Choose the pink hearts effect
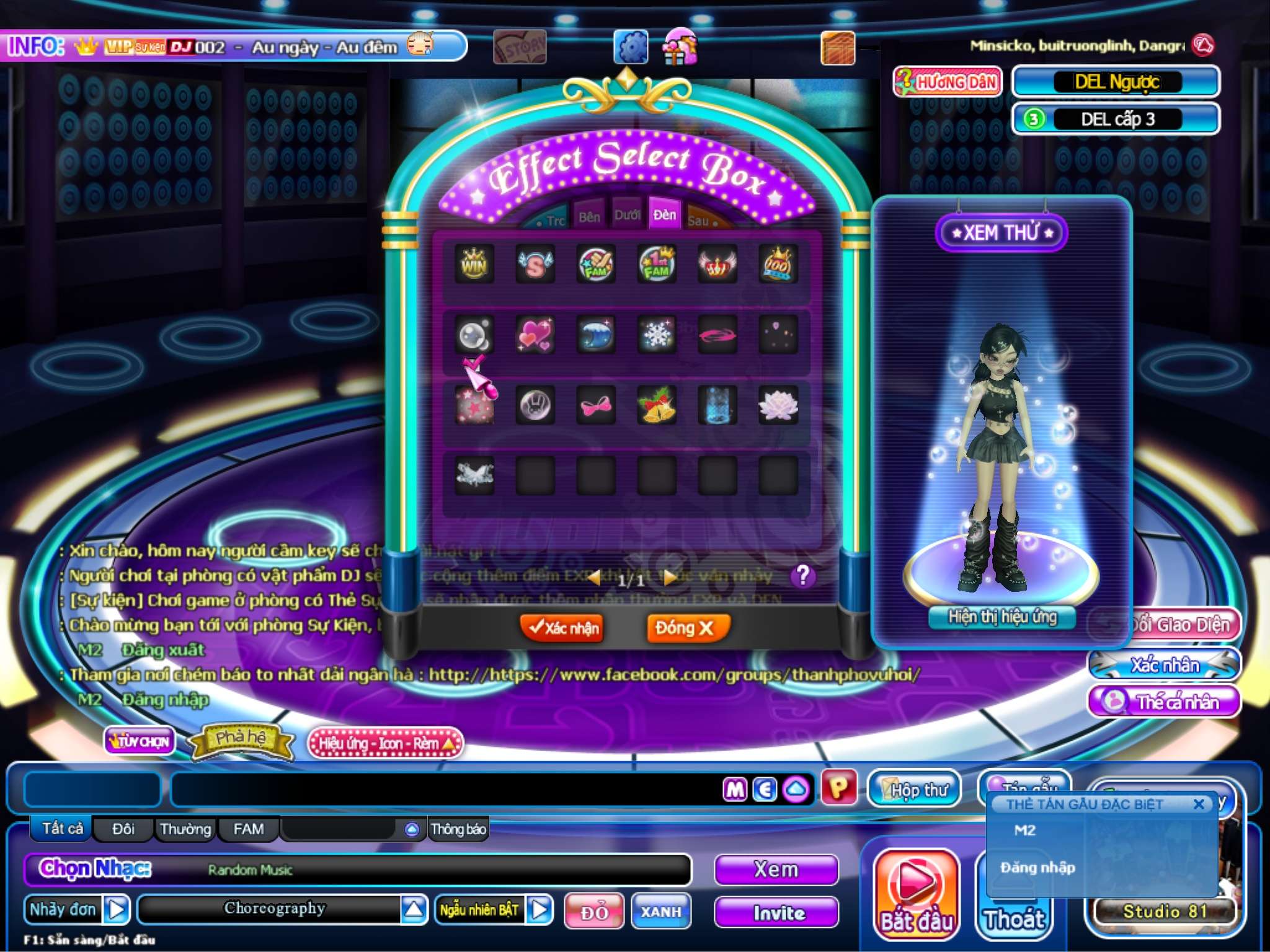The image size is (1270, 952). [x=535, y=335]
